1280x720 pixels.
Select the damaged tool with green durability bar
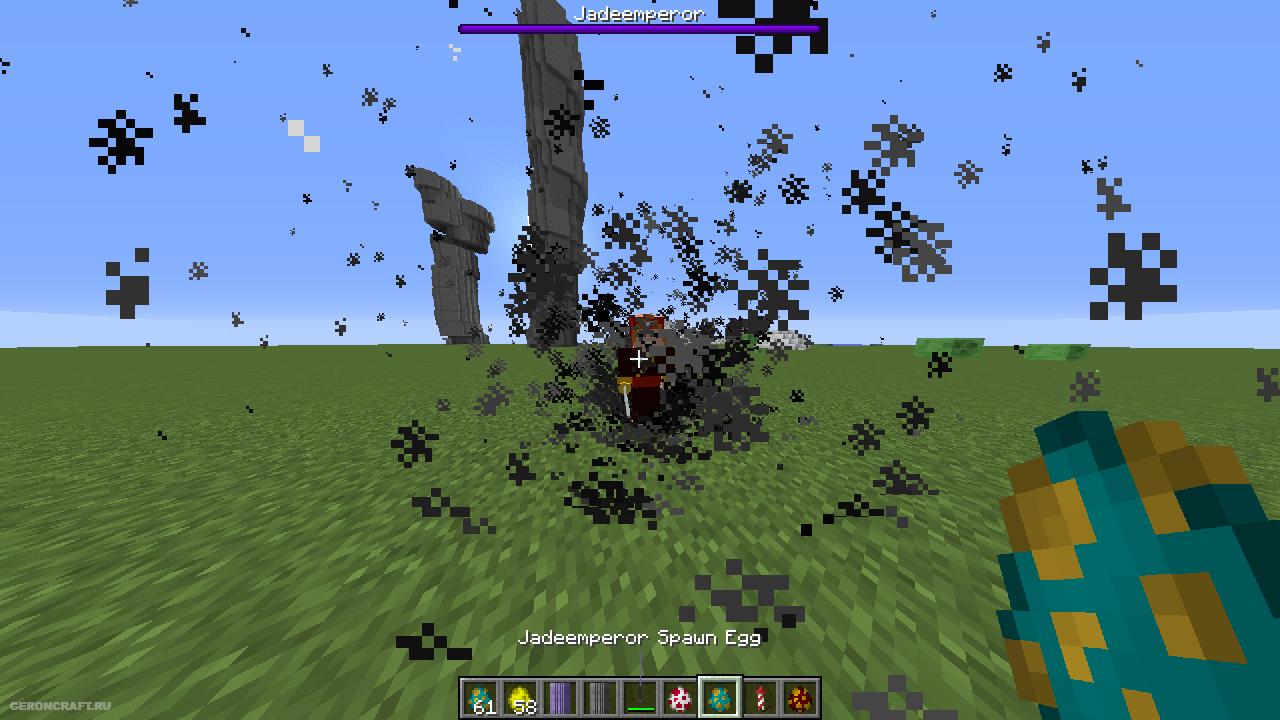640,697
